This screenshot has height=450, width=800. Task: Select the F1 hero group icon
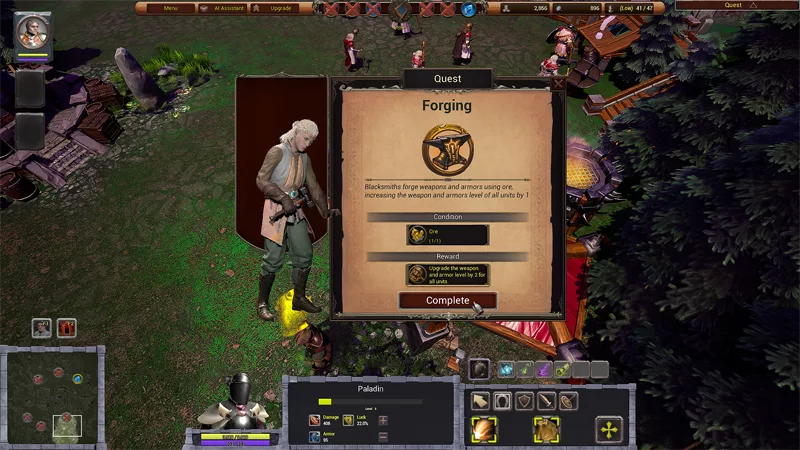[x=41, y=327]
